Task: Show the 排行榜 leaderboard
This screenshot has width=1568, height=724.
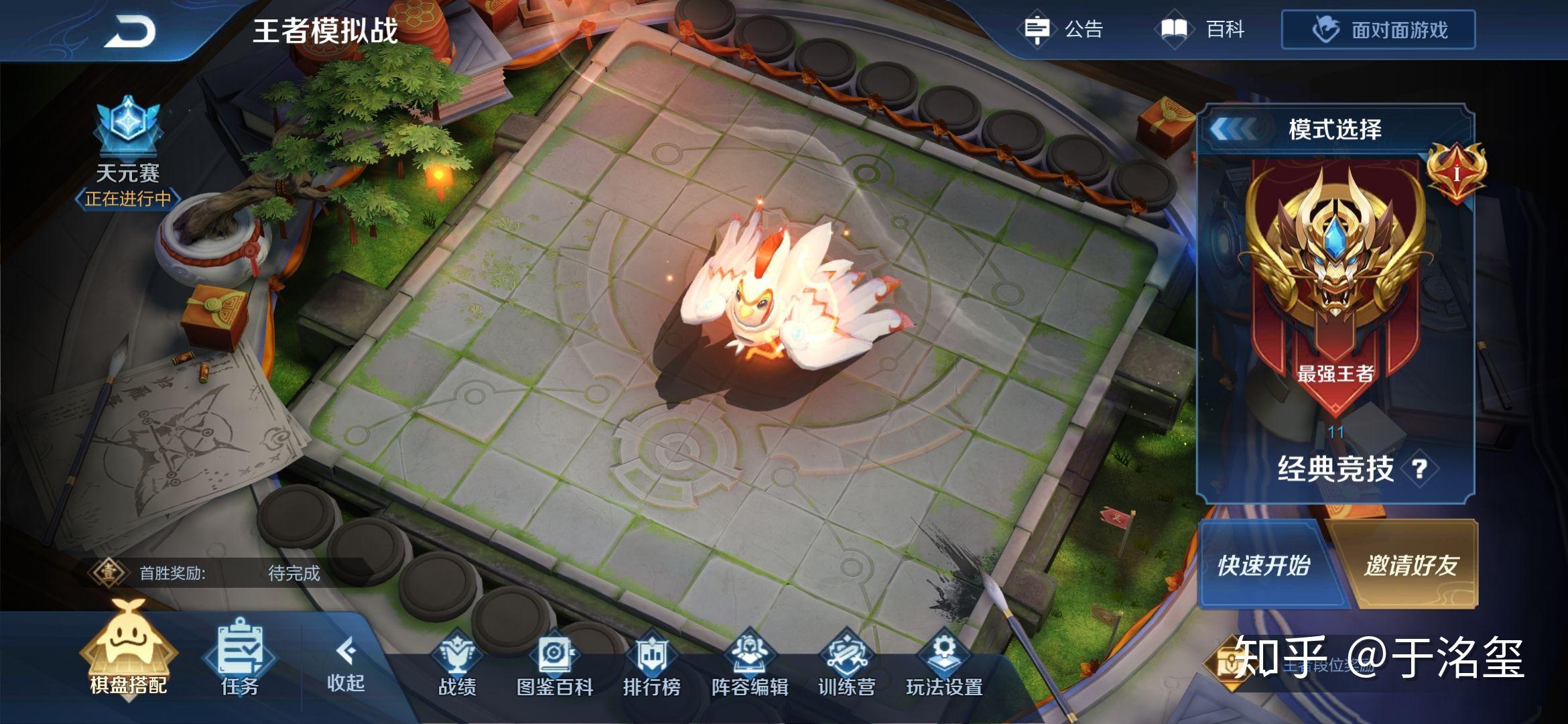Action: tap(651, 664)
